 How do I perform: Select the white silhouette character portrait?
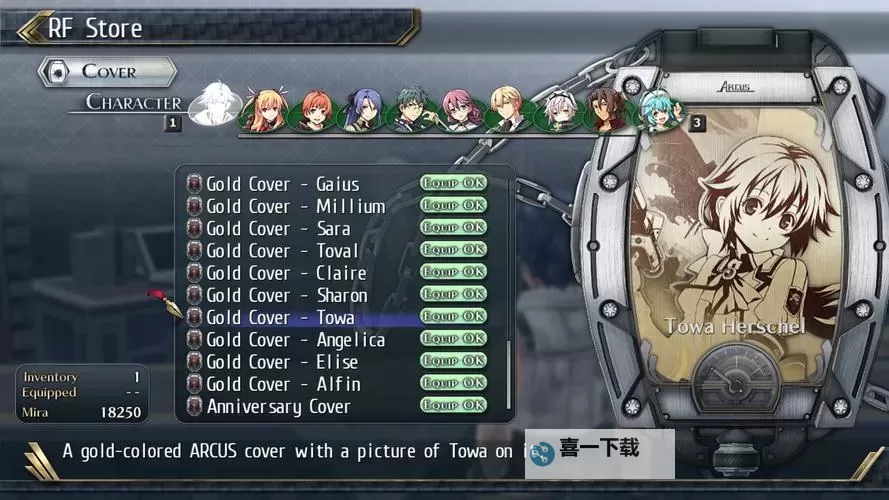pos(214,104)
